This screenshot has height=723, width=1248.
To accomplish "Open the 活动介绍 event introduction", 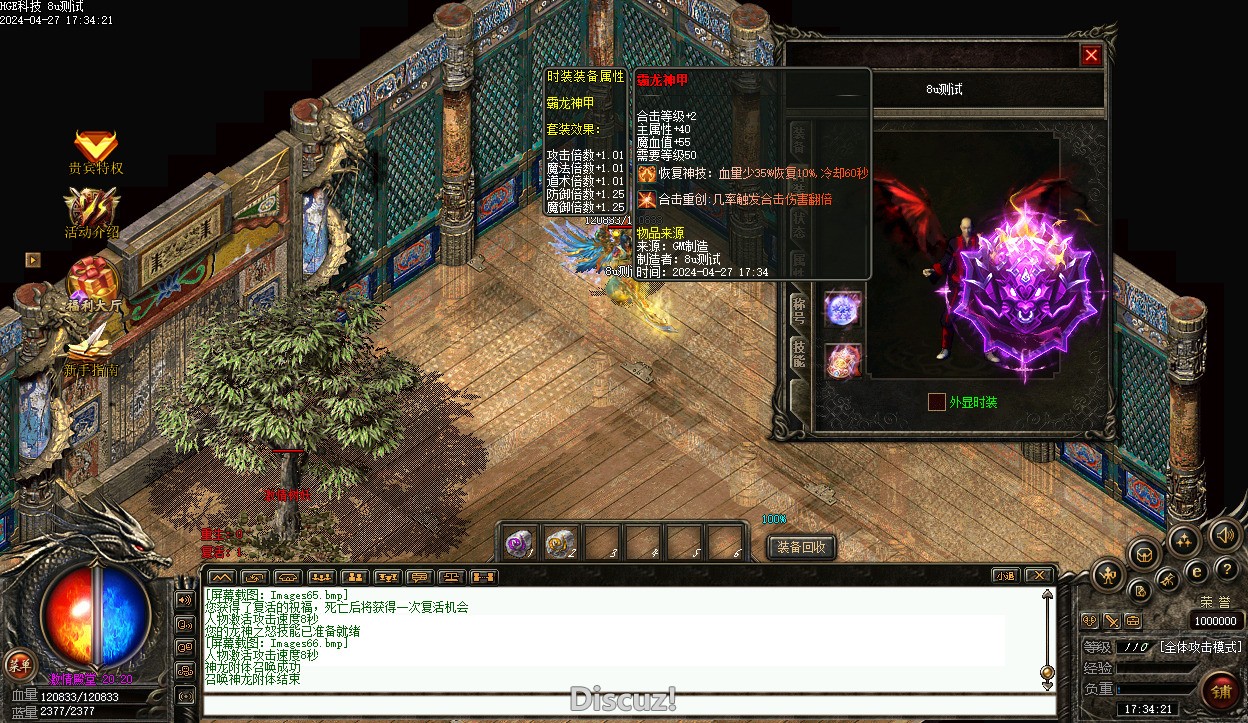I will coord(92,208).
